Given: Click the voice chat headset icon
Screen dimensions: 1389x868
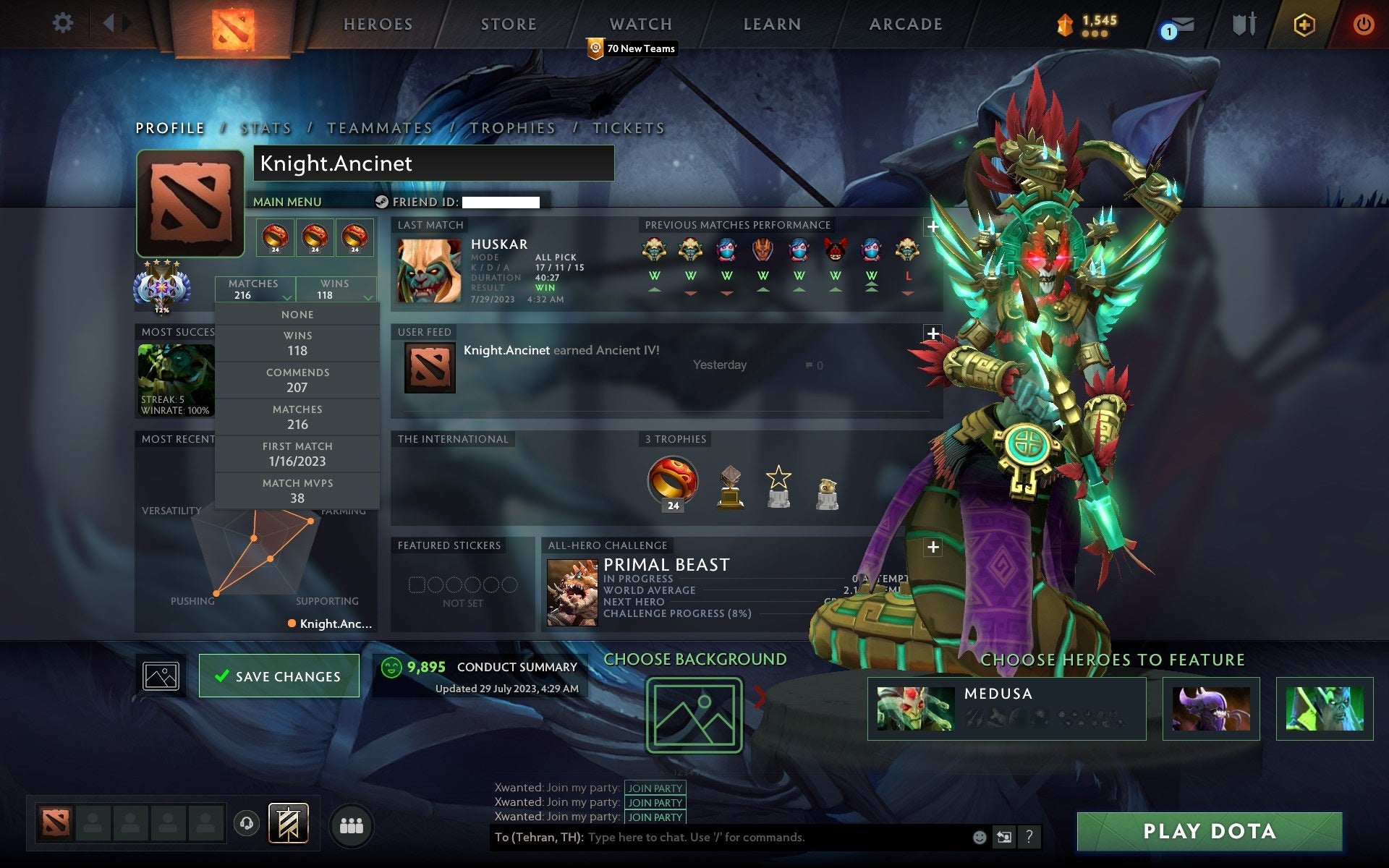Looking at the screenshot, I should [246, 823].
